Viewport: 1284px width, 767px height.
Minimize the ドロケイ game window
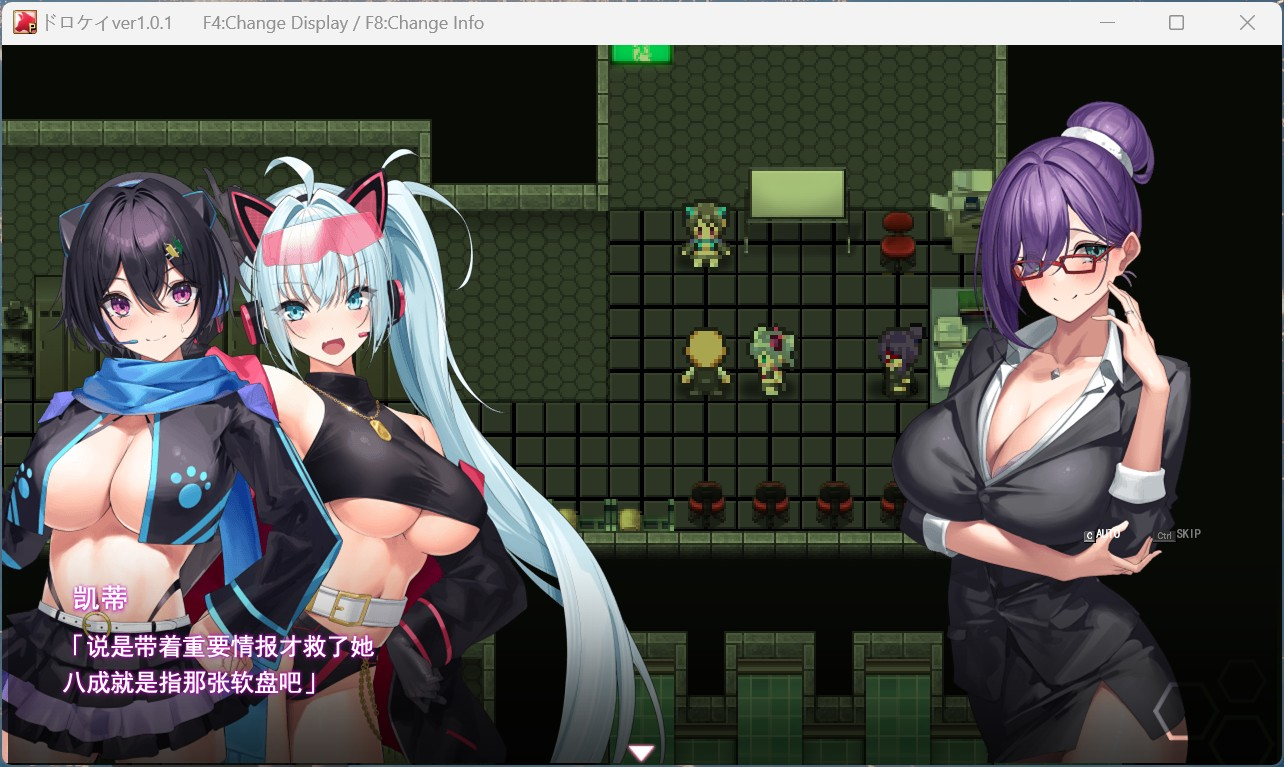[1106, 22]
